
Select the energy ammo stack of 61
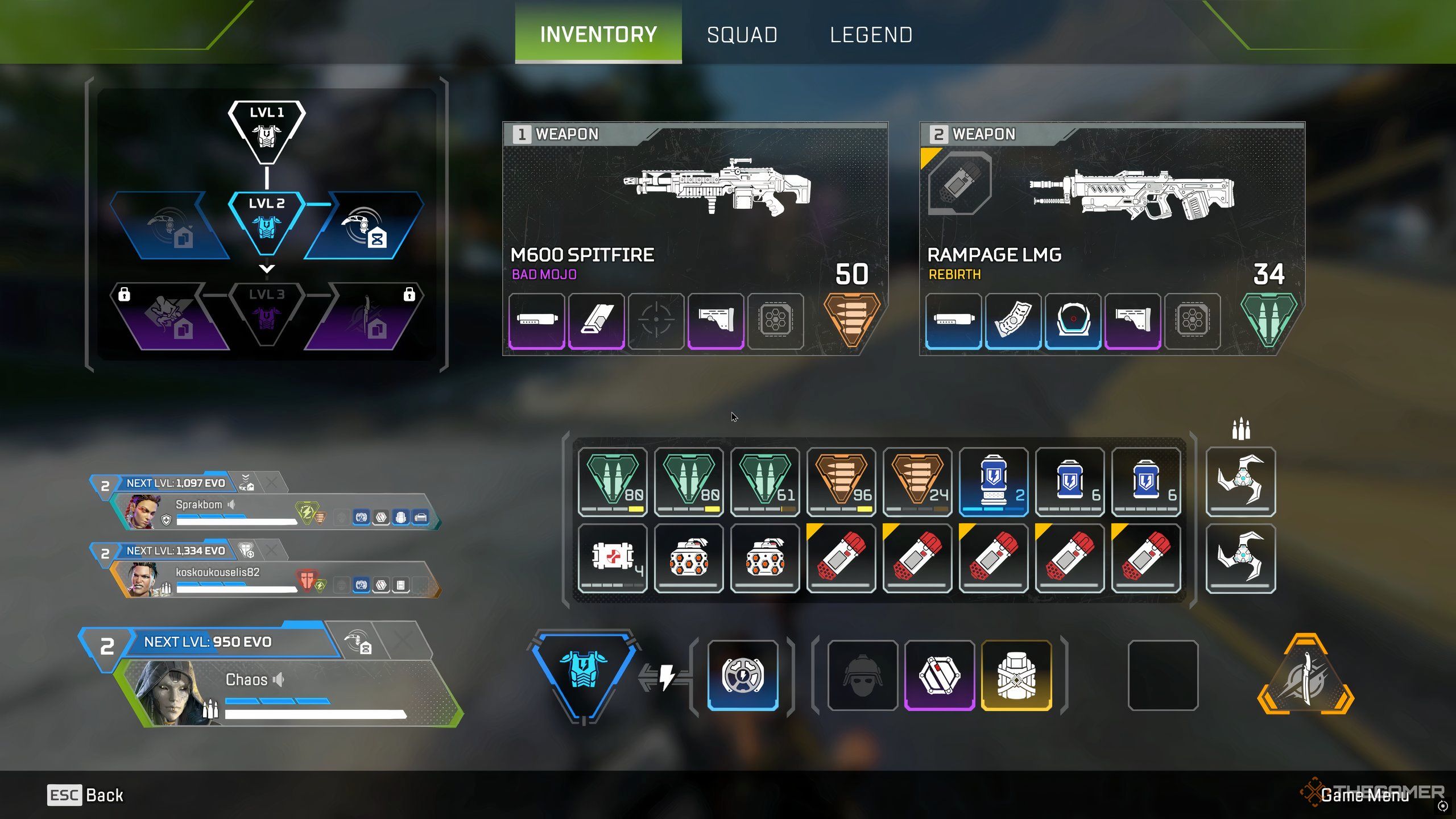764,481
